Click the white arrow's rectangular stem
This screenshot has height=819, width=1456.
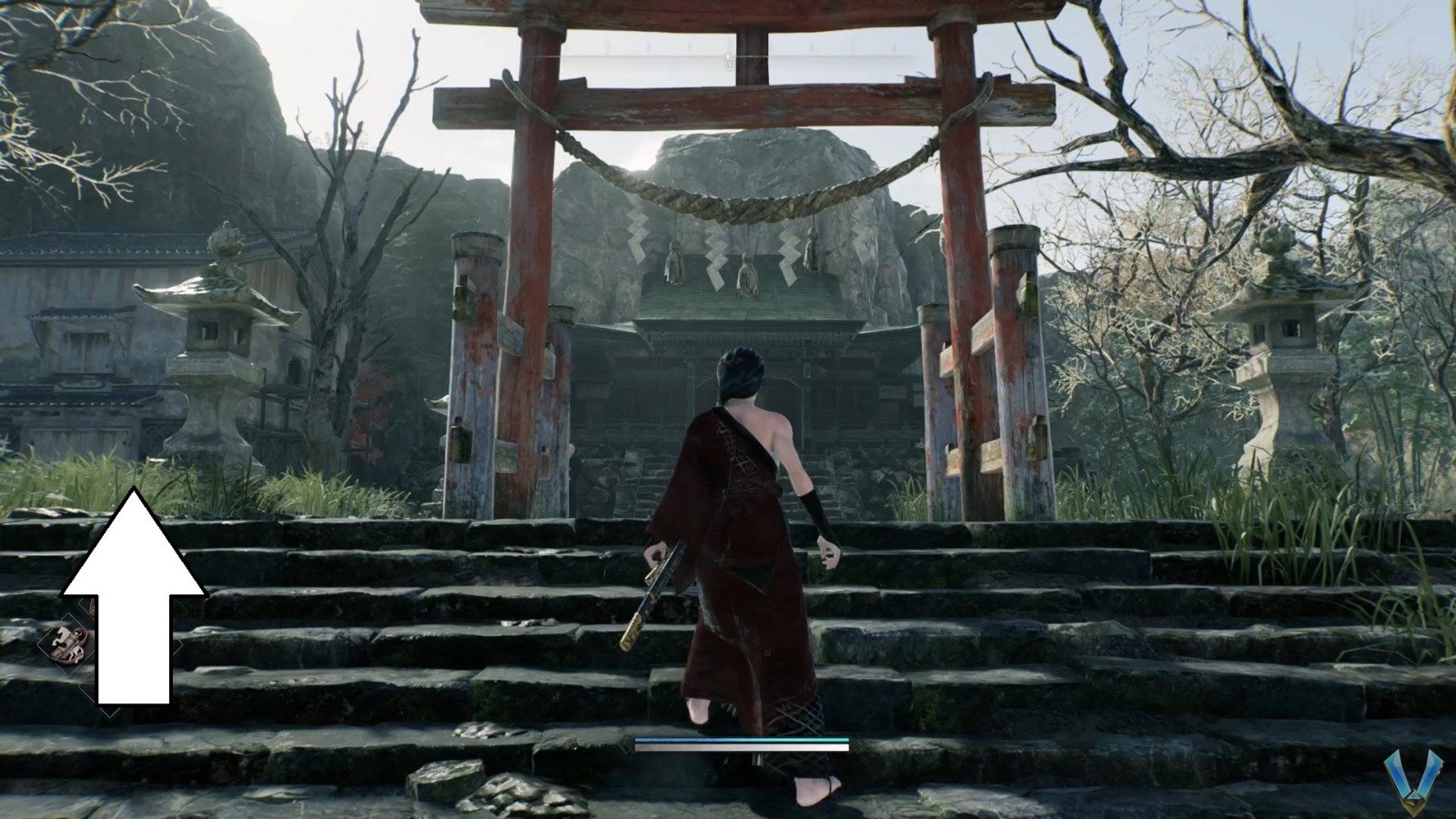133,655
